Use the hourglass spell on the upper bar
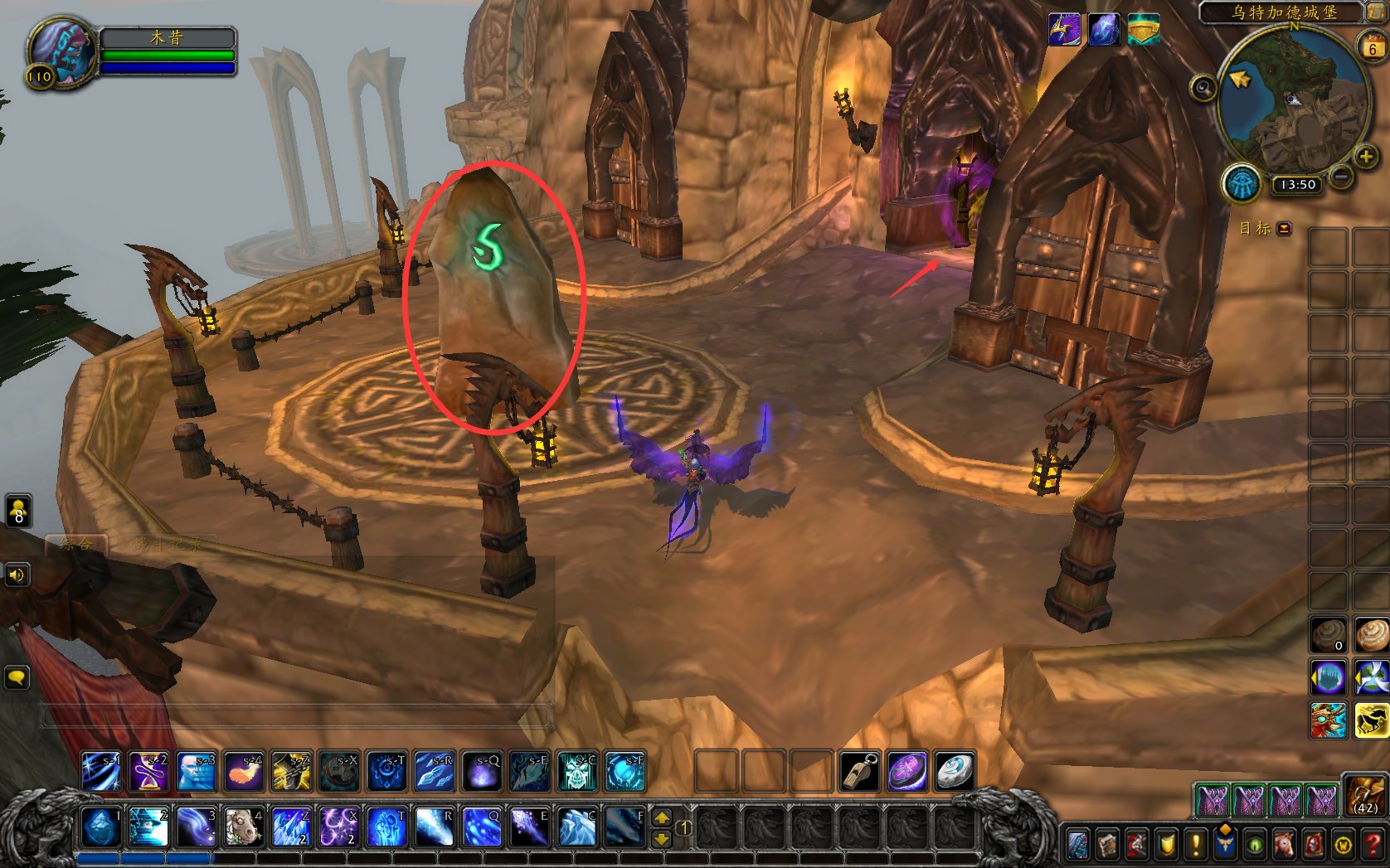The height and width of the screenshot is (868, 1390). [x=149, y=771]
